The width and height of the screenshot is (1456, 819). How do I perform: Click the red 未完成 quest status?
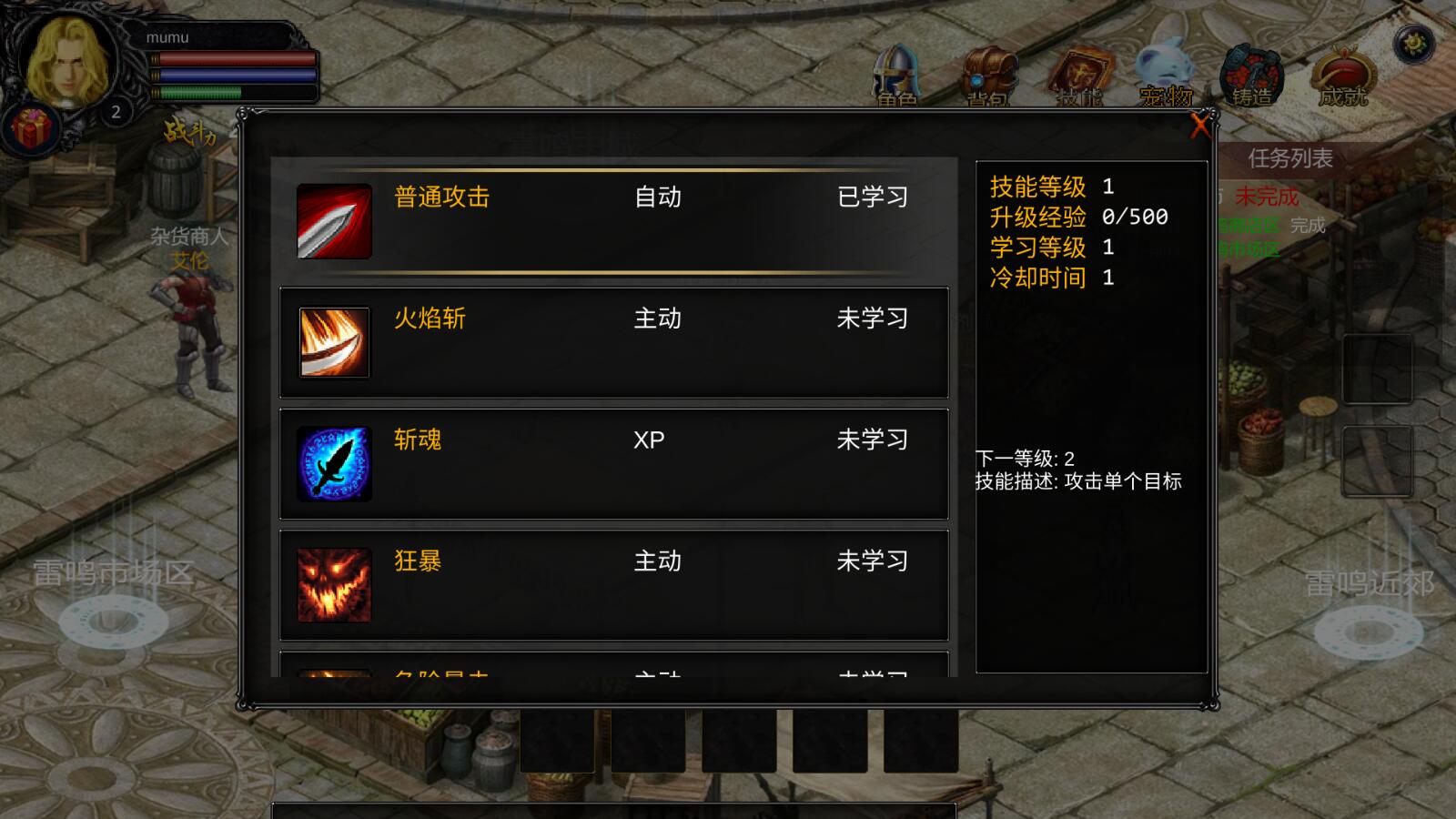point(1268,195)
